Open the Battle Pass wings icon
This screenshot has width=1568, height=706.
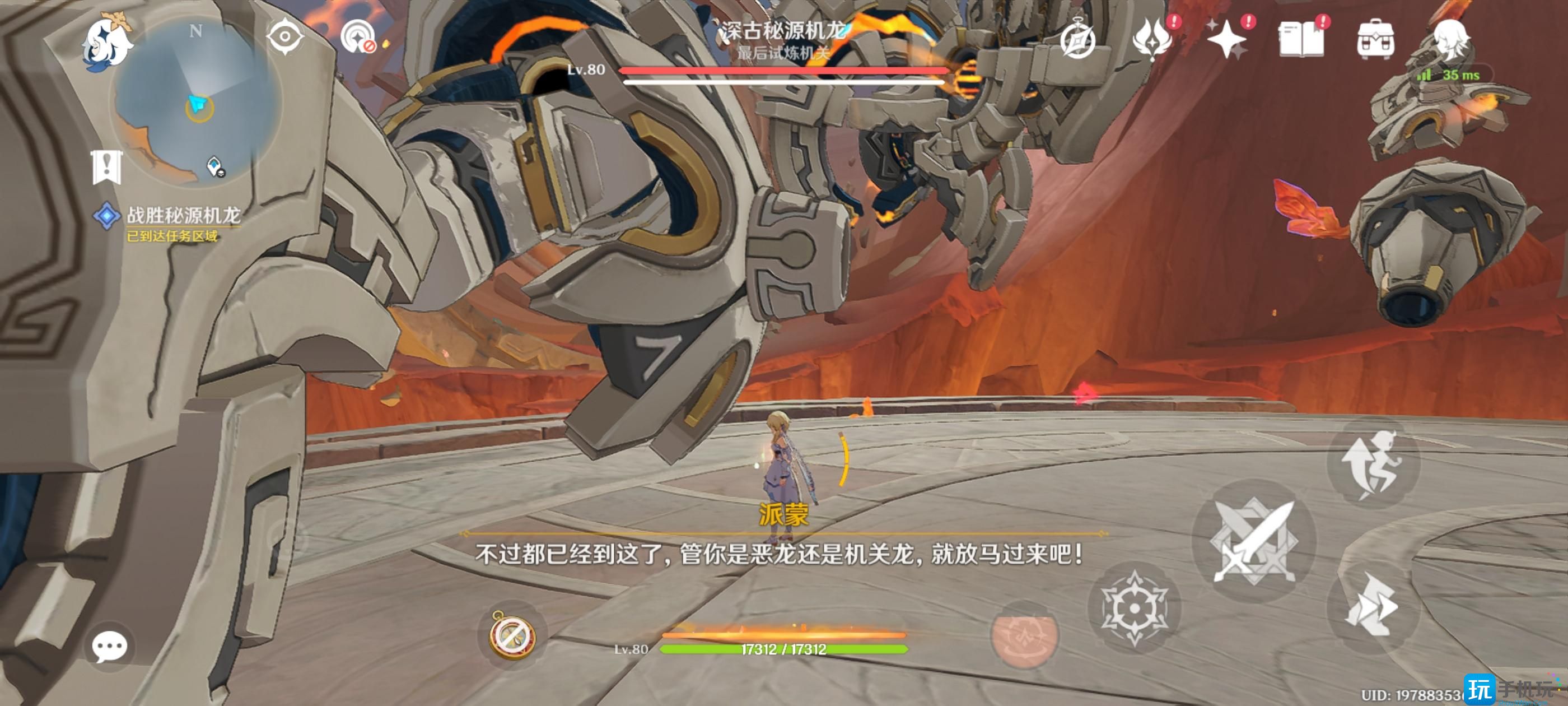(x=1154, y=40)
